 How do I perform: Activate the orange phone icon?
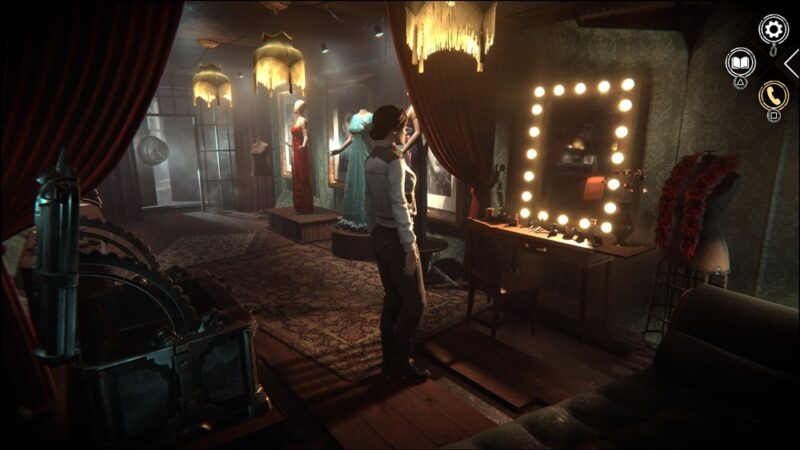coord(772,95)
